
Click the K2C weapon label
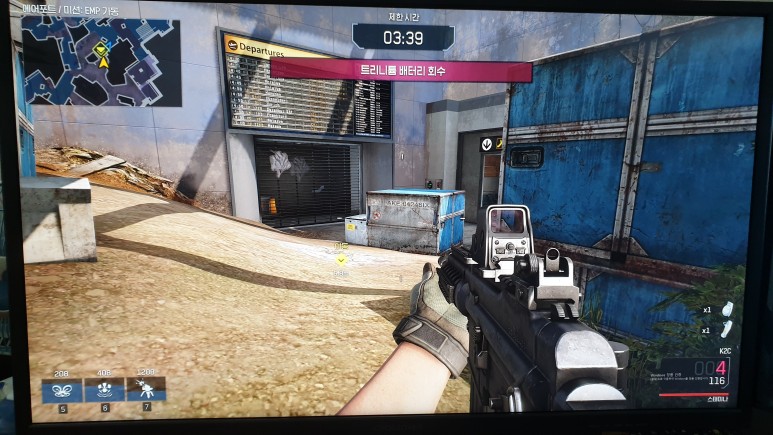coord(725,351)
